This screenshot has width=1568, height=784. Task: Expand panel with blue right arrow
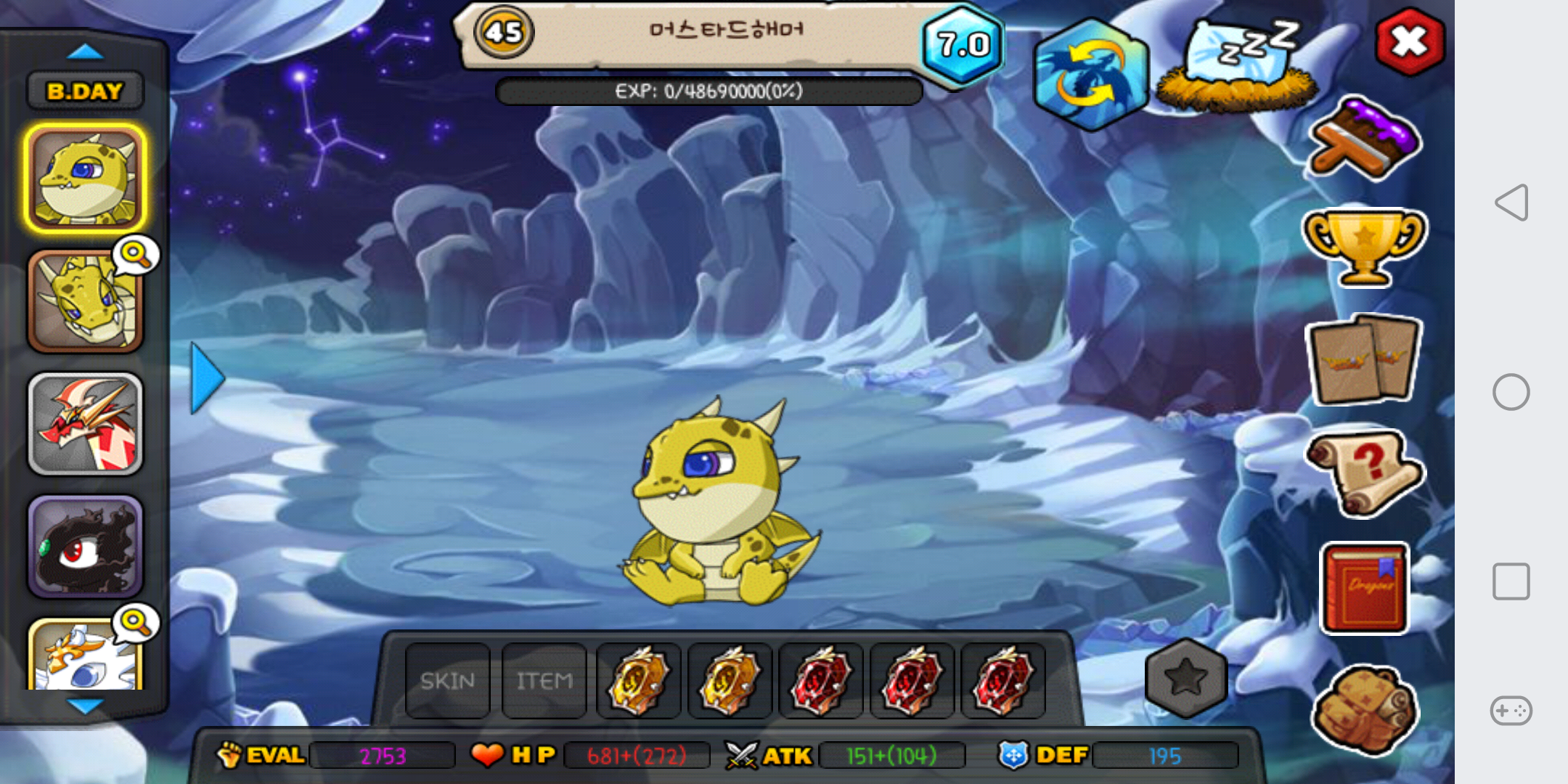(208, 378)
